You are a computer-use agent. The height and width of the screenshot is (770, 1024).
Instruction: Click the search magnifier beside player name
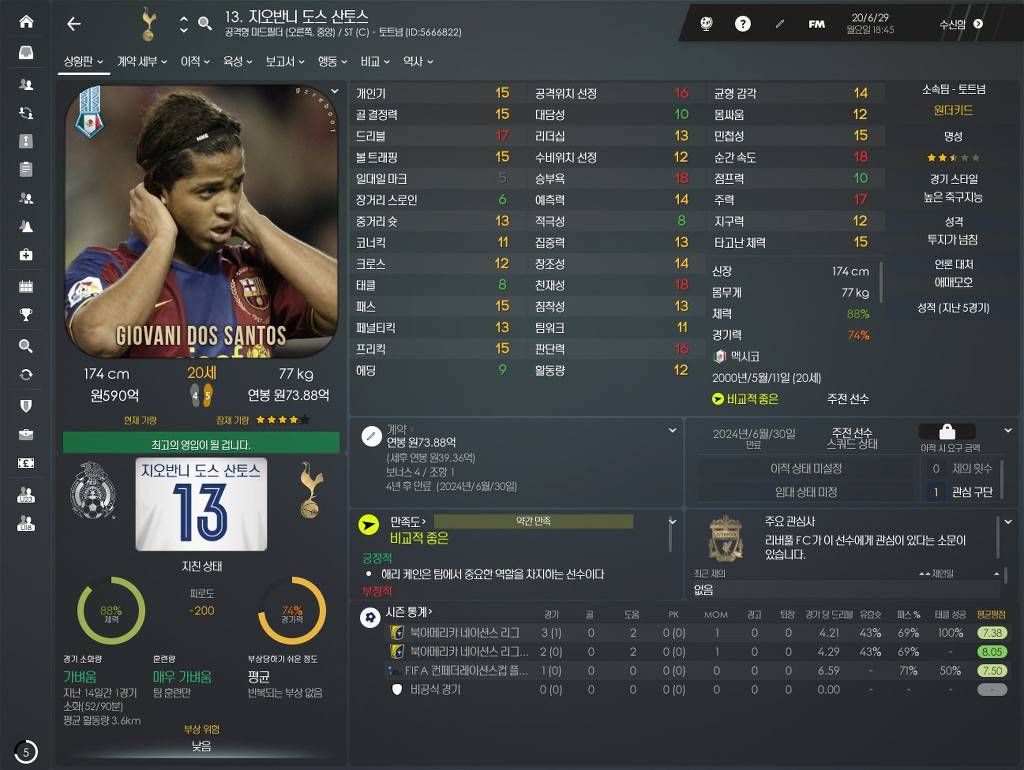(x=205, y=23)
